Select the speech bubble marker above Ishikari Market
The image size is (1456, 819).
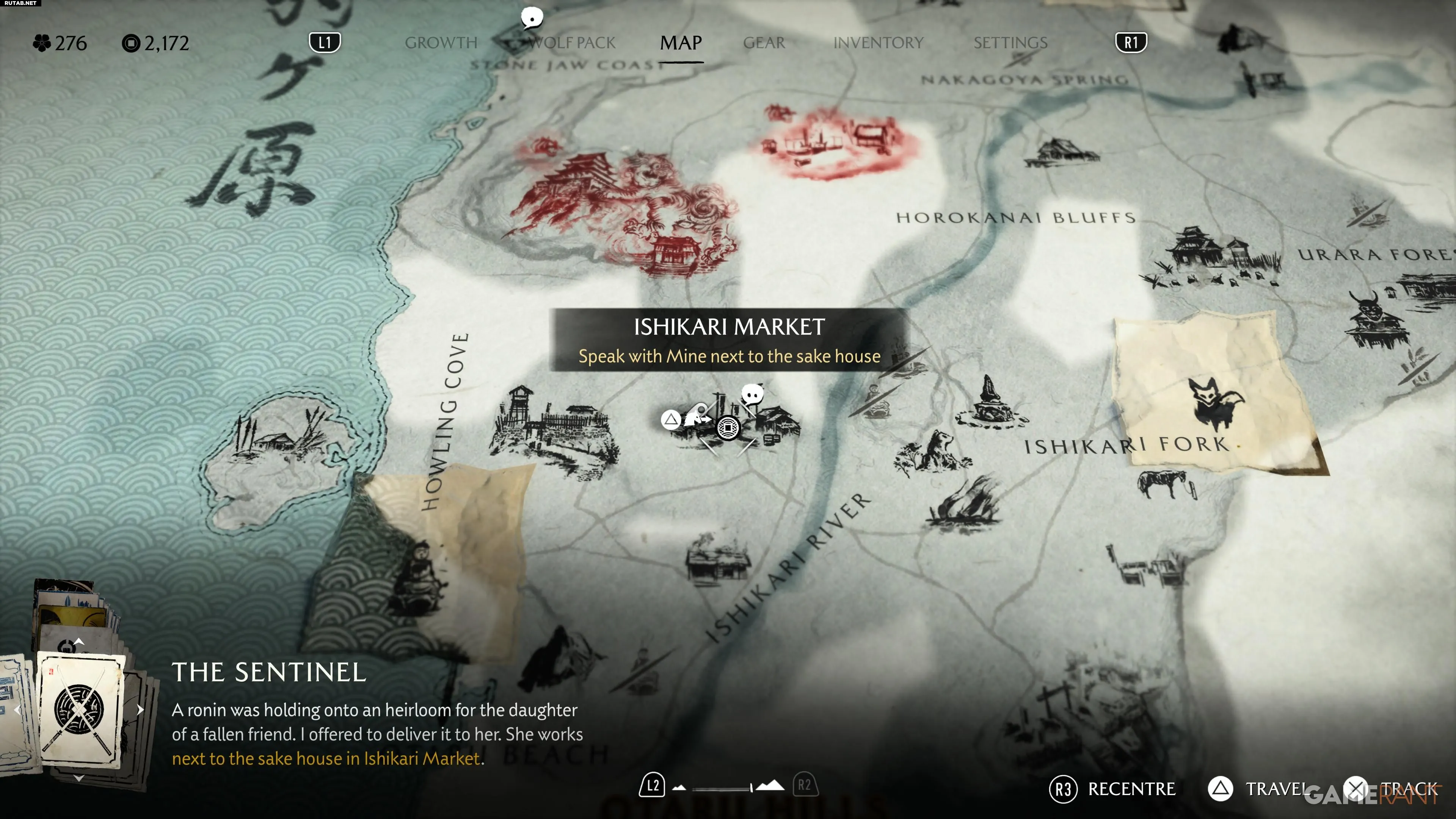click(752, 394)
